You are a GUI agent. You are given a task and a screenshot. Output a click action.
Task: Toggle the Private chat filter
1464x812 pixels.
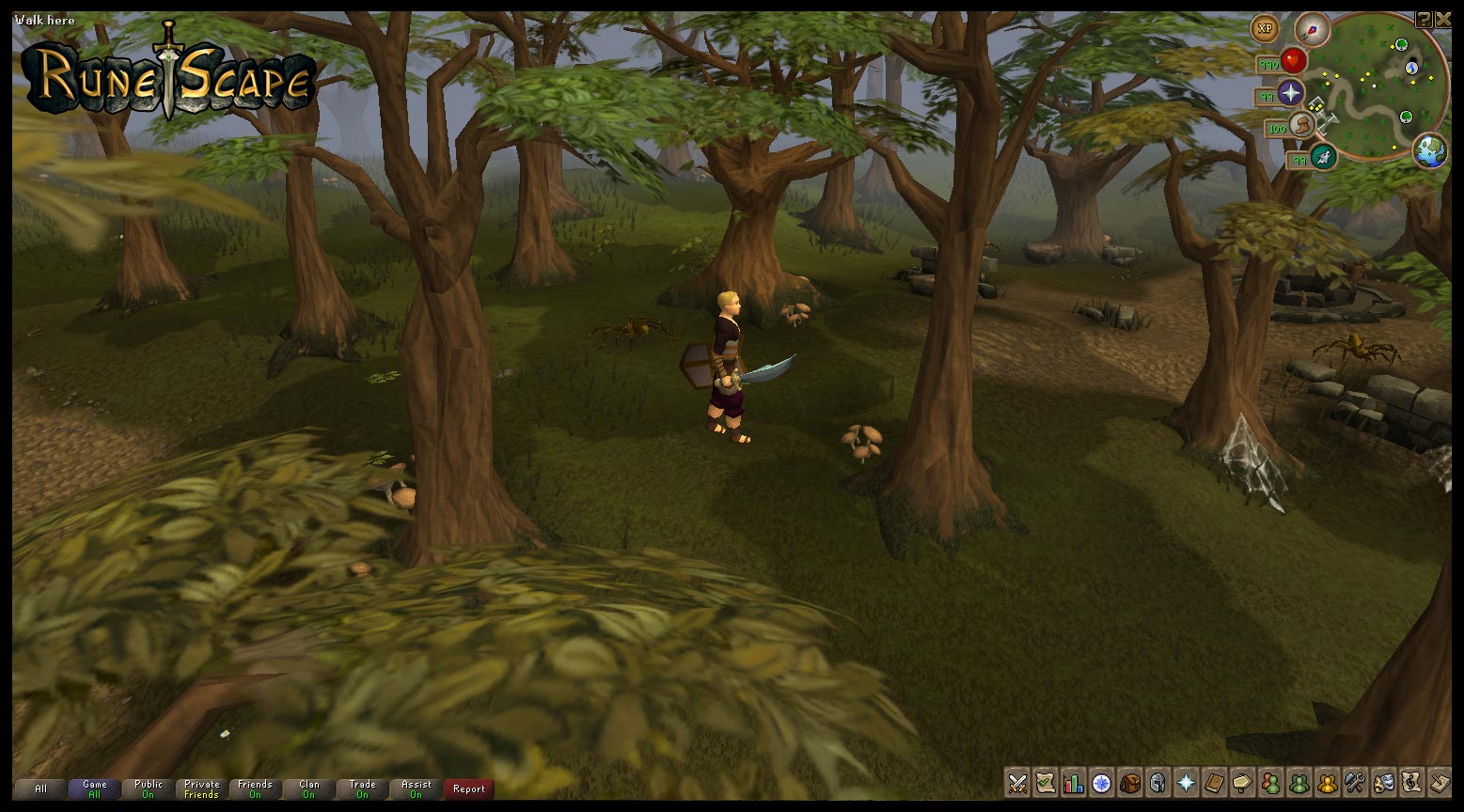click(201, 789)
